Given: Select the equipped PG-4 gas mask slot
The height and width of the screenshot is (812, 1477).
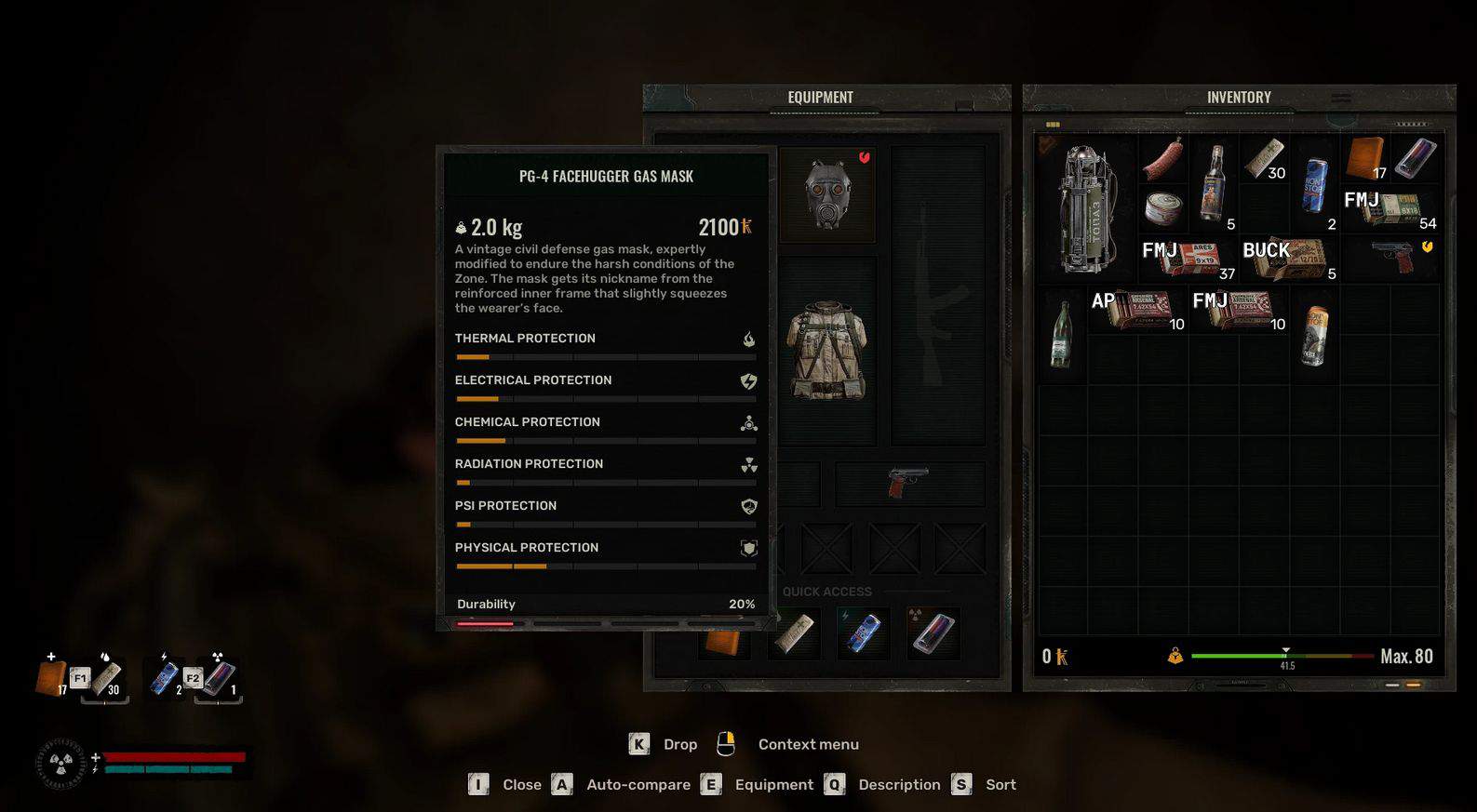Looking at the screenshot, I should tap(827, 195).
